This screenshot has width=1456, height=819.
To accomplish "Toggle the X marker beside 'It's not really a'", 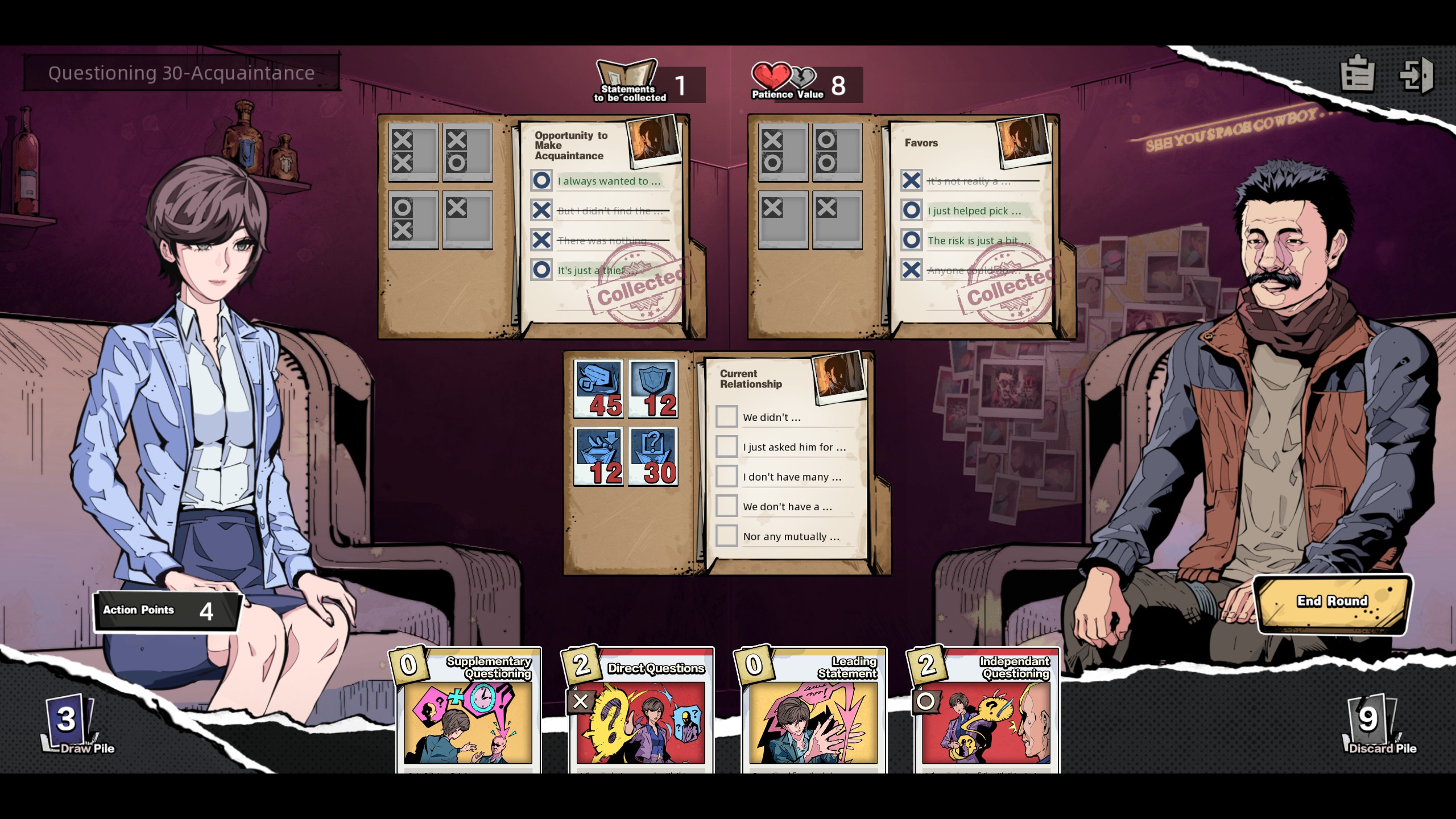I will 912,181.
